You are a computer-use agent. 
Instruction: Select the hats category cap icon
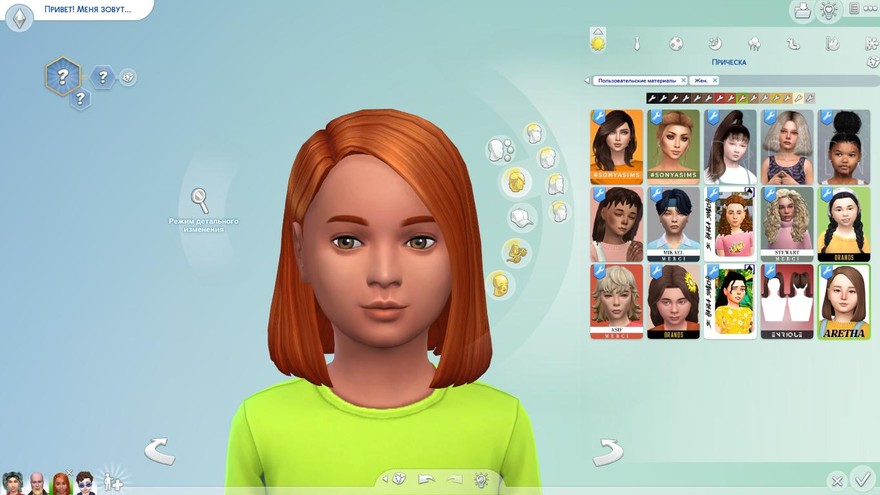[520, 217]
